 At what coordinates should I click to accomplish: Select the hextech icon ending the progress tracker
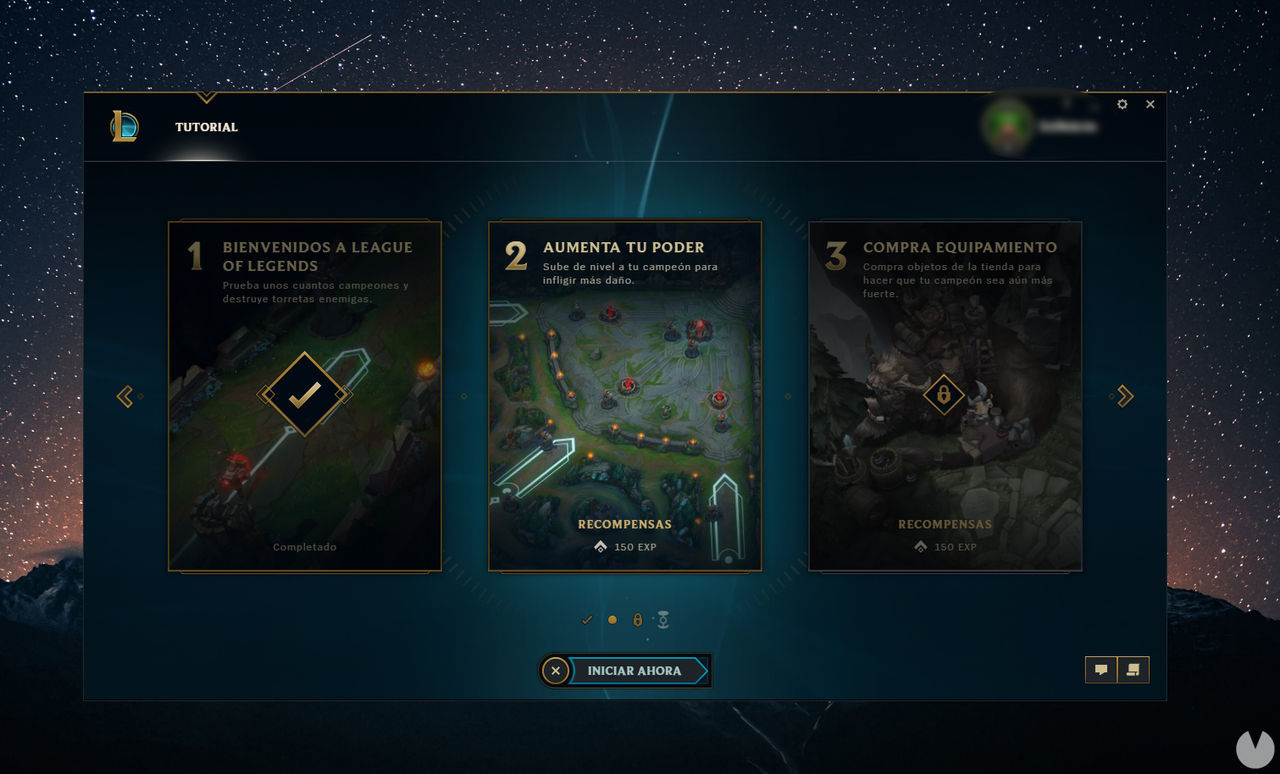point(663,619)
